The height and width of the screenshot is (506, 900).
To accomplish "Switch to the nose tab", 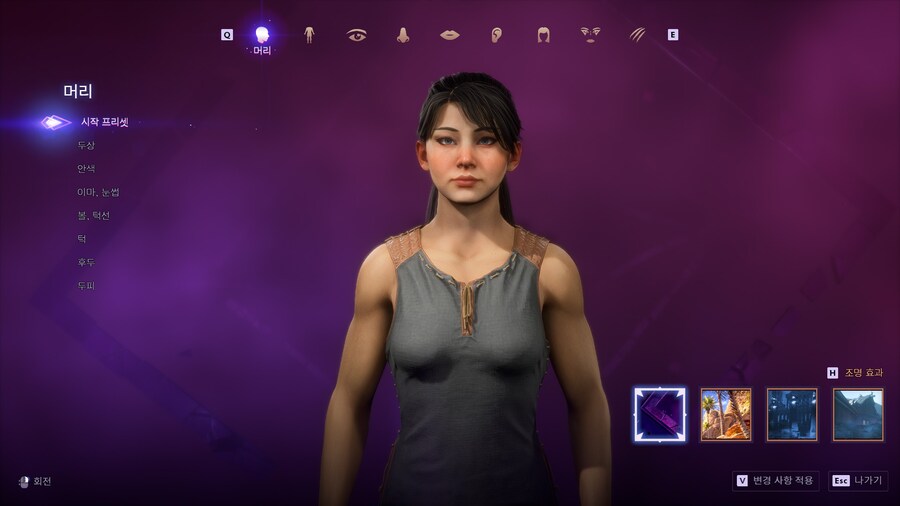I will tap(403, 35).
